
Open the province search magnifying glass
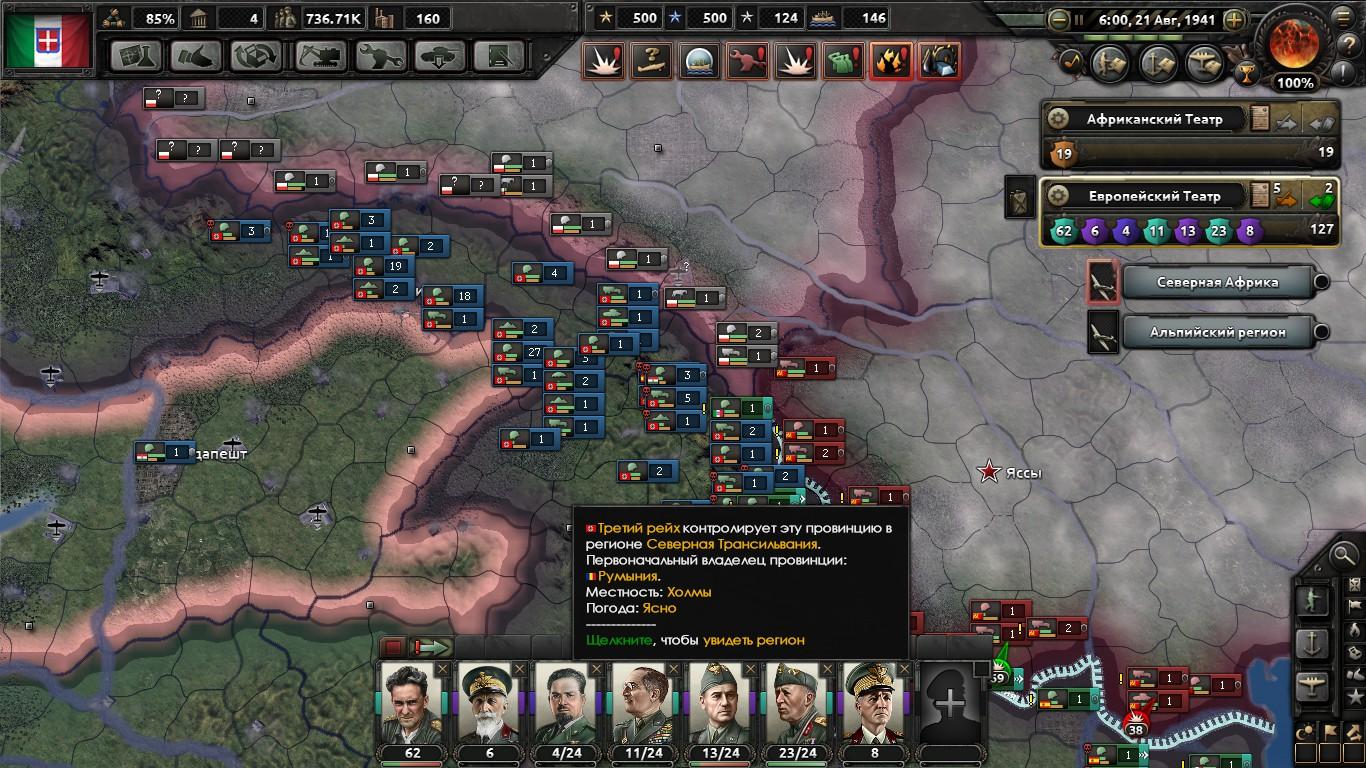(1344, 553)
